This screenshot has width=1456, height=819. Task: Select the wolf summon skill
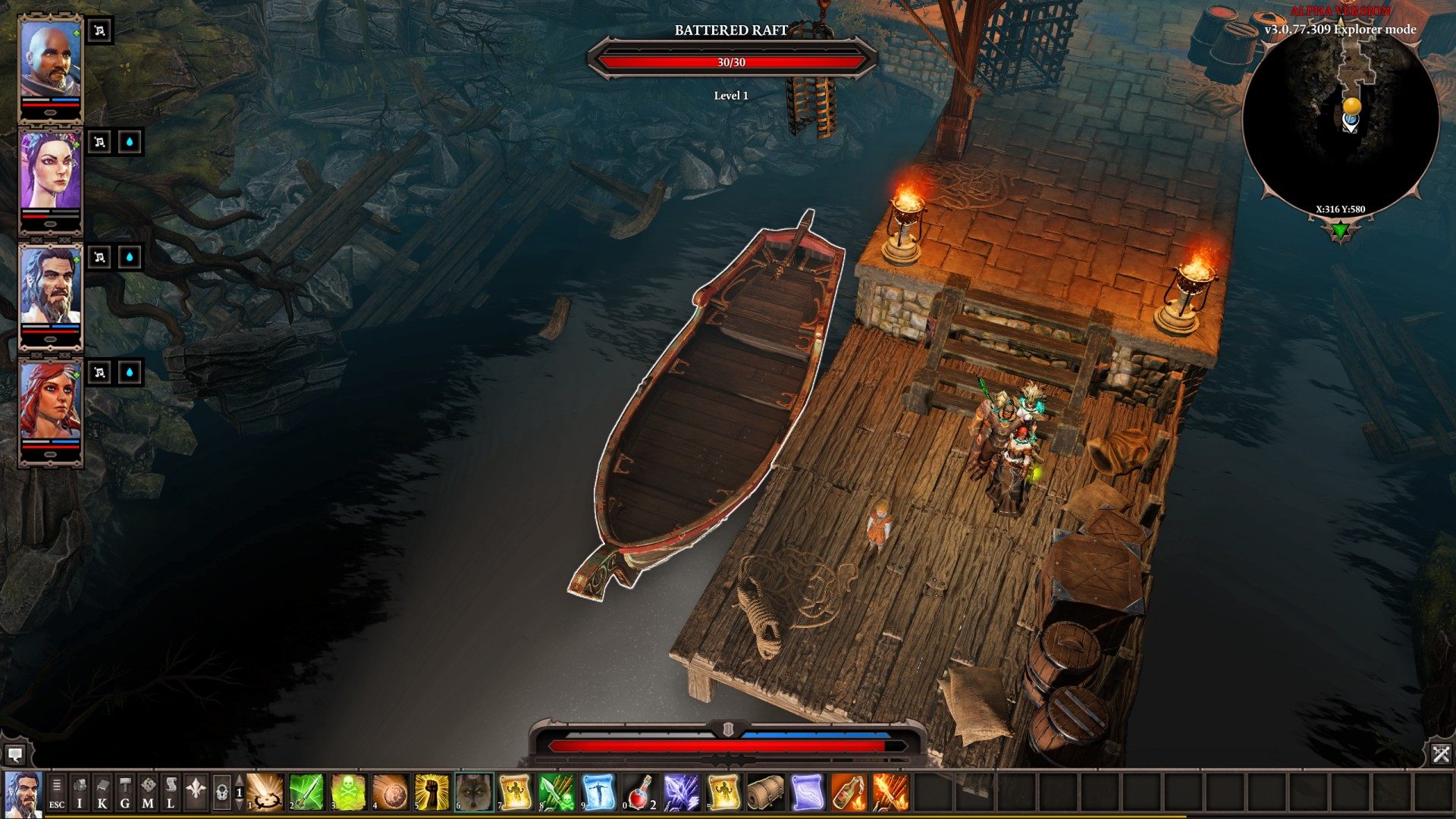(474, 792)
